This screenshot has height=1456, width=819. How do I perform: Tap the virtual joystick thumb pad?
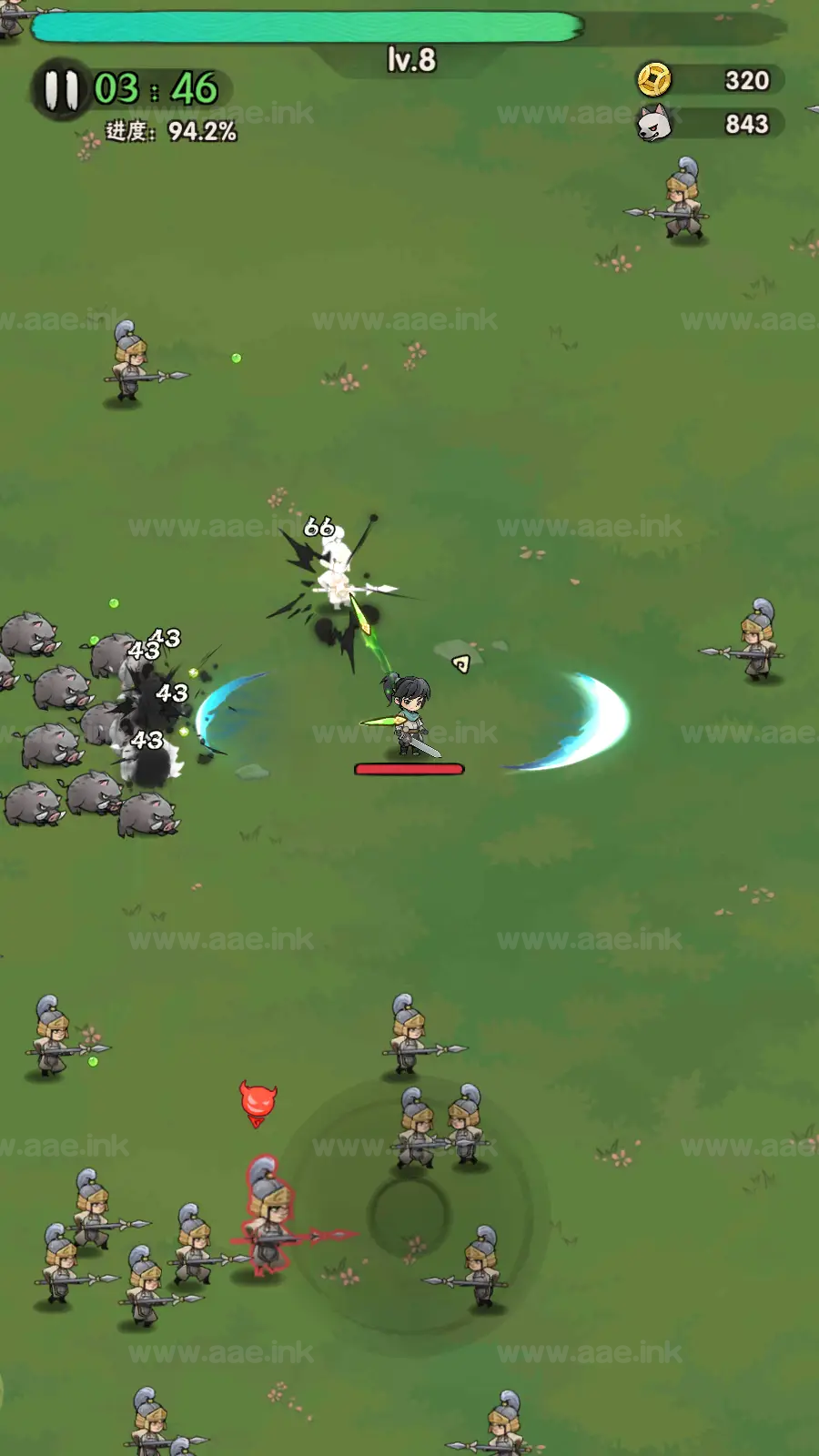[409, 1213]
